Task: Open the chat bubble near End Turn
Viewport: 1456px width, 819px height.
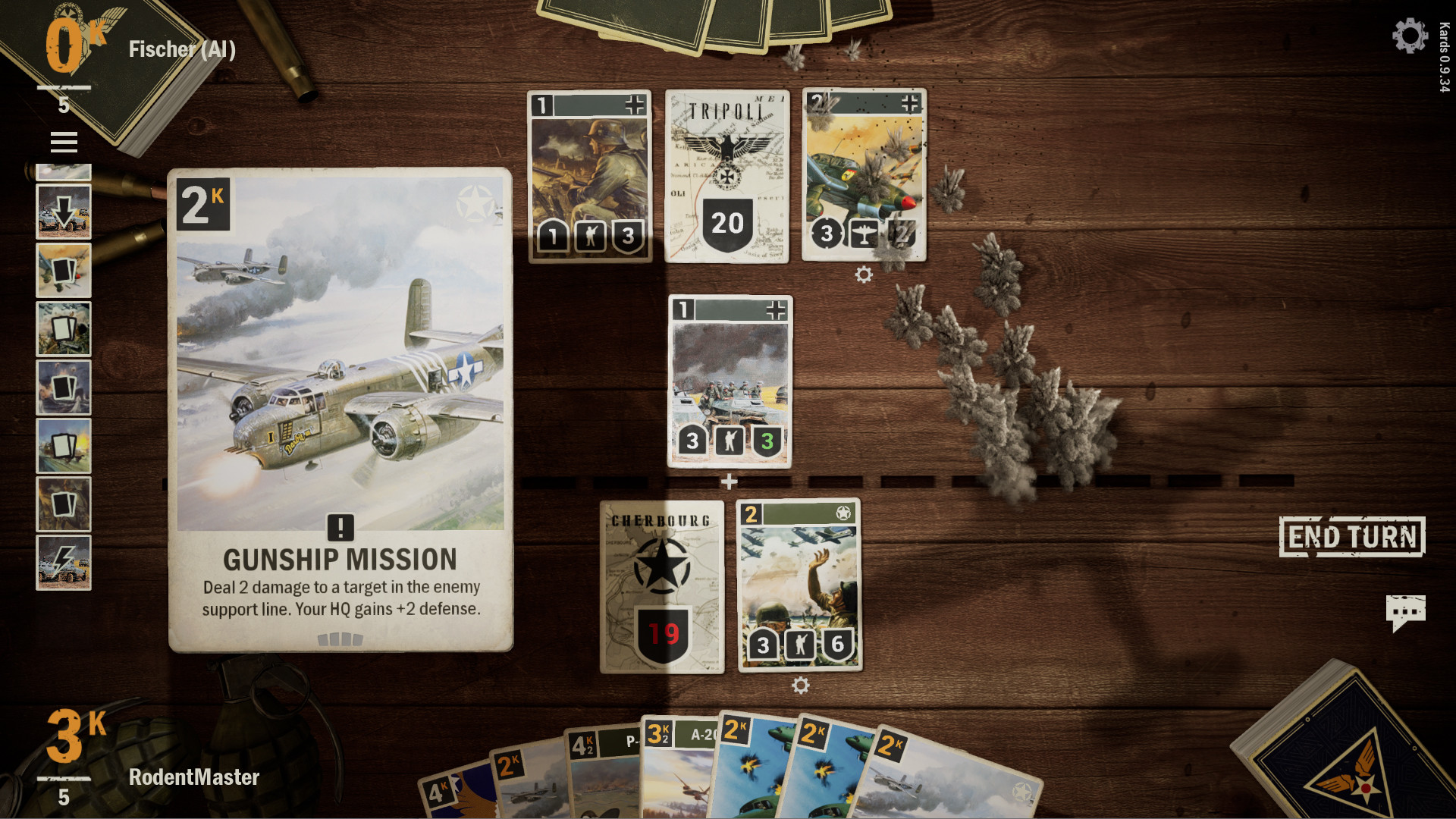Action: pyautogui.click(x=1407, y=609)
